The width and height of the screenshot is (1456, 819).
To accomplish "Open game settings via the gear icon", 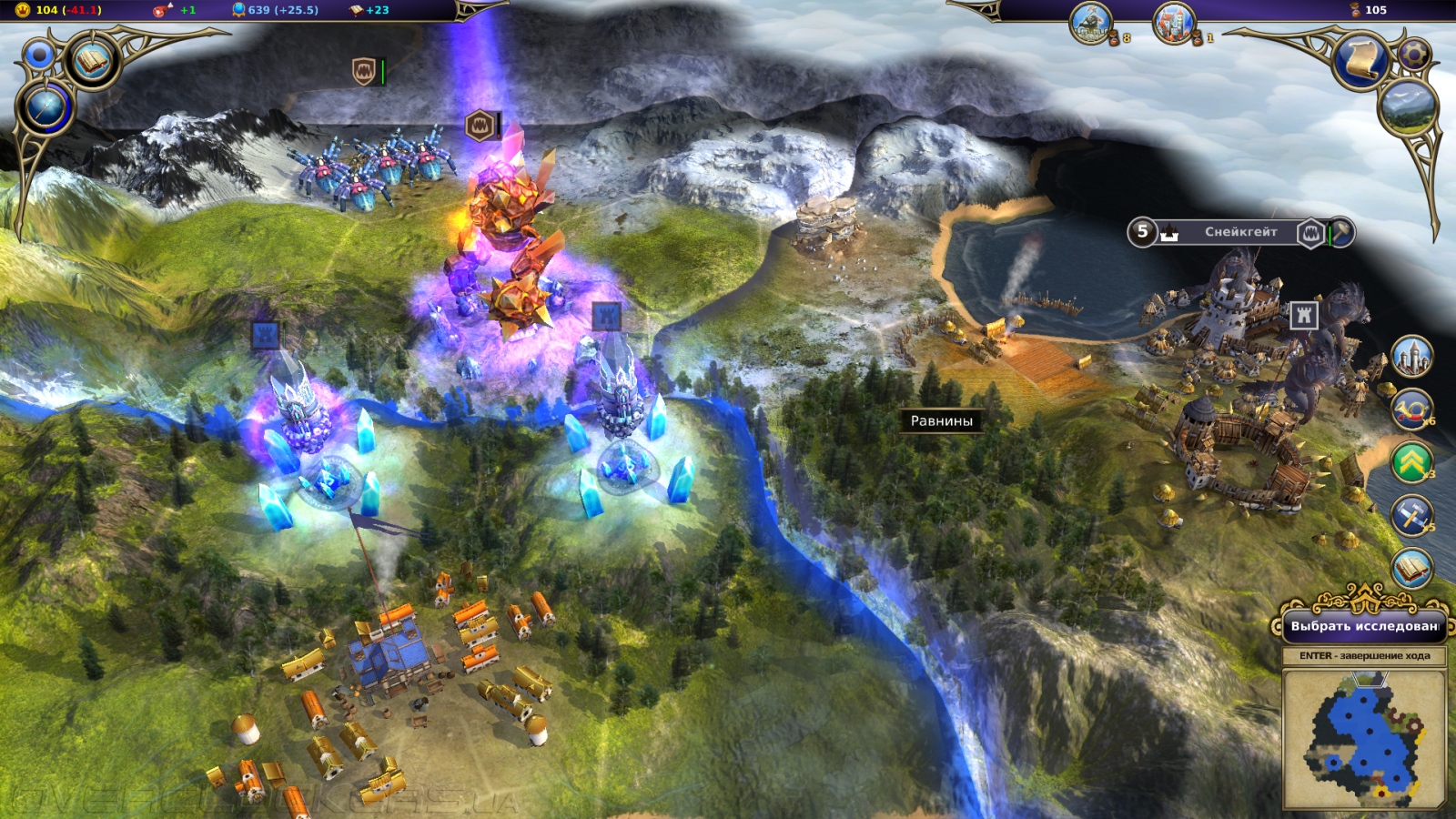I will [x=1412, y=54].
